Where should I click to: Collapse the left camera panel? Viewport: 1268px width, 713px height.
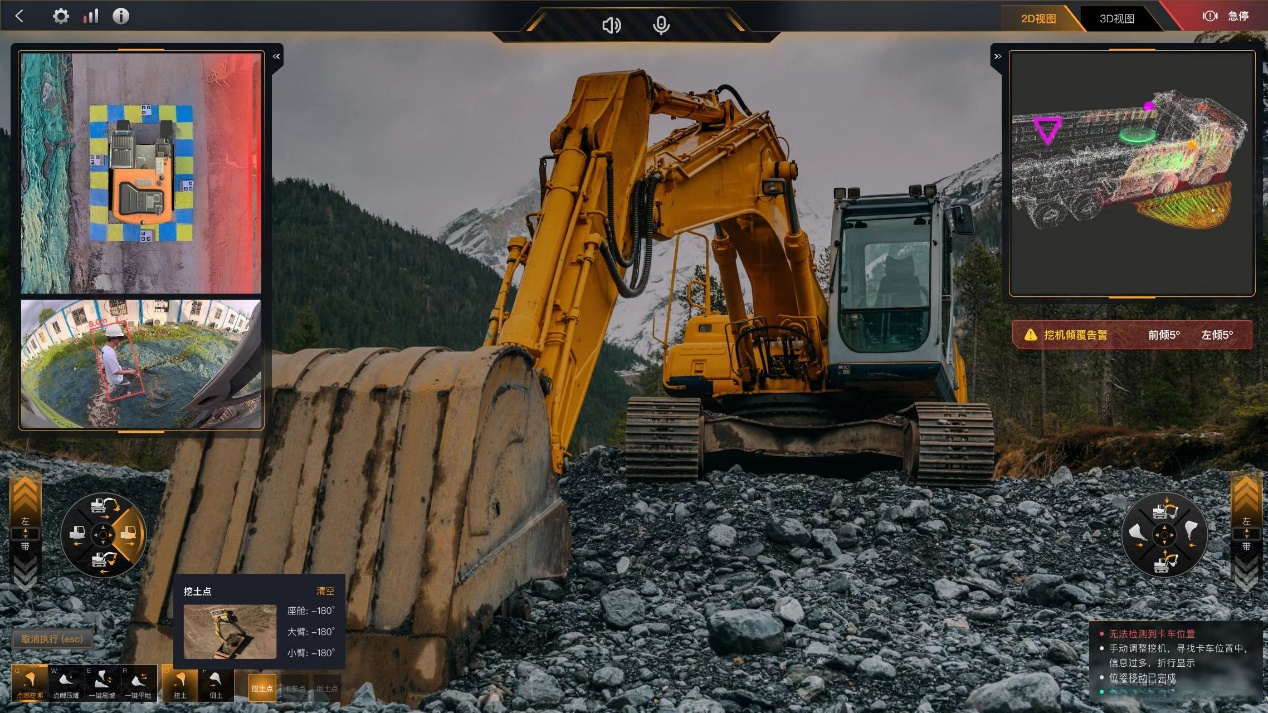click(x=277, y=58)
